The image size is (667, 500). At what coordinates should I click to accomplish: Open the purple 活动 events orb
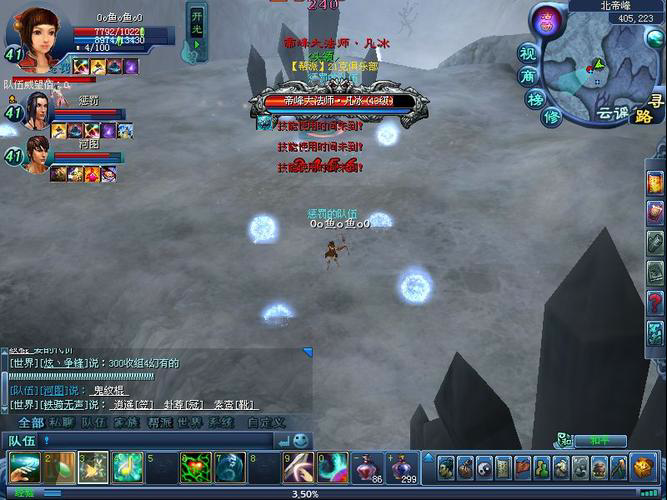point(546,22)
